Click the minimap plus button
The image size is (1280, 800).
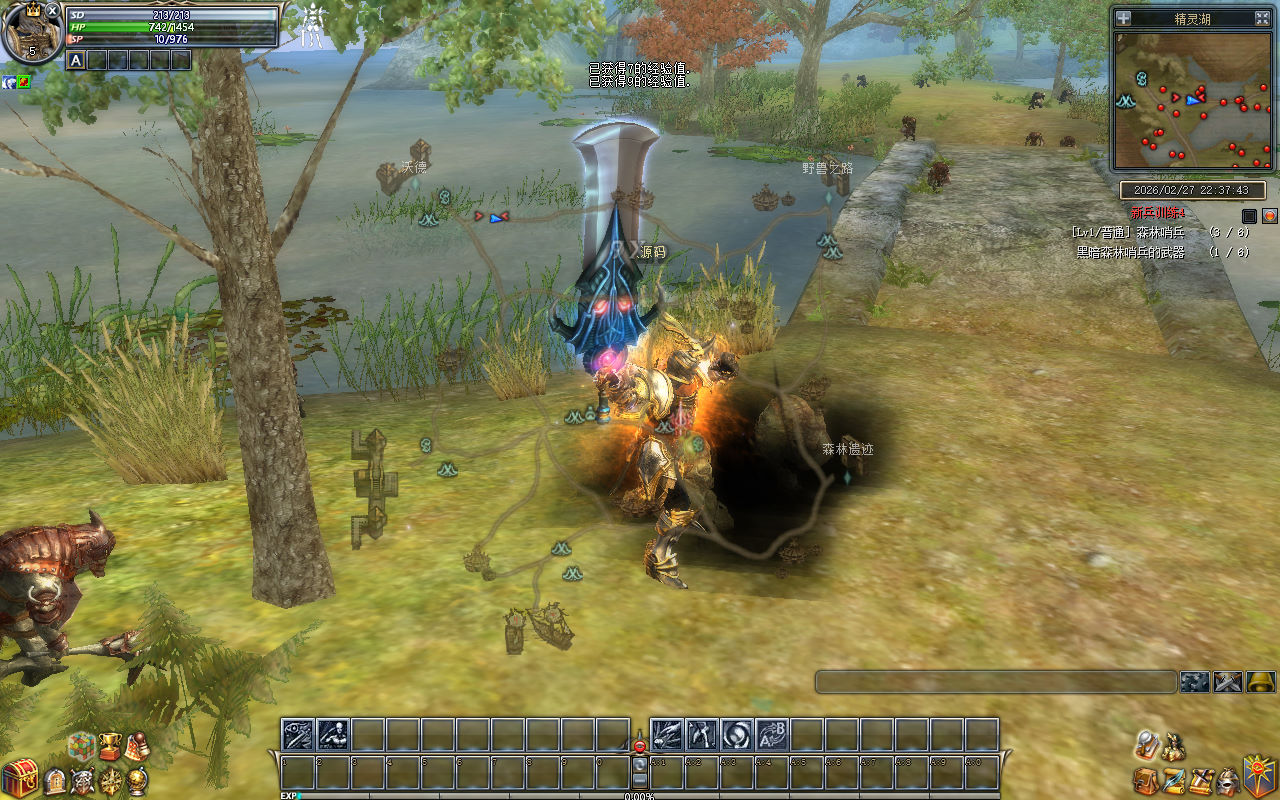[1124, 18]
